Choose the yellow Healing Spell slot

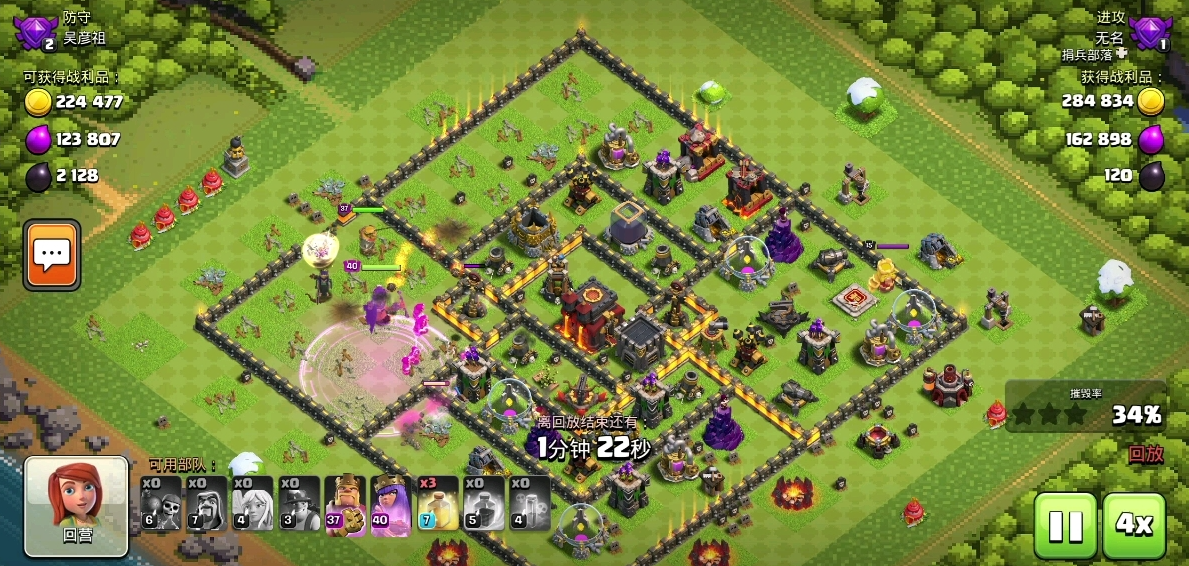tap(437, 503)
